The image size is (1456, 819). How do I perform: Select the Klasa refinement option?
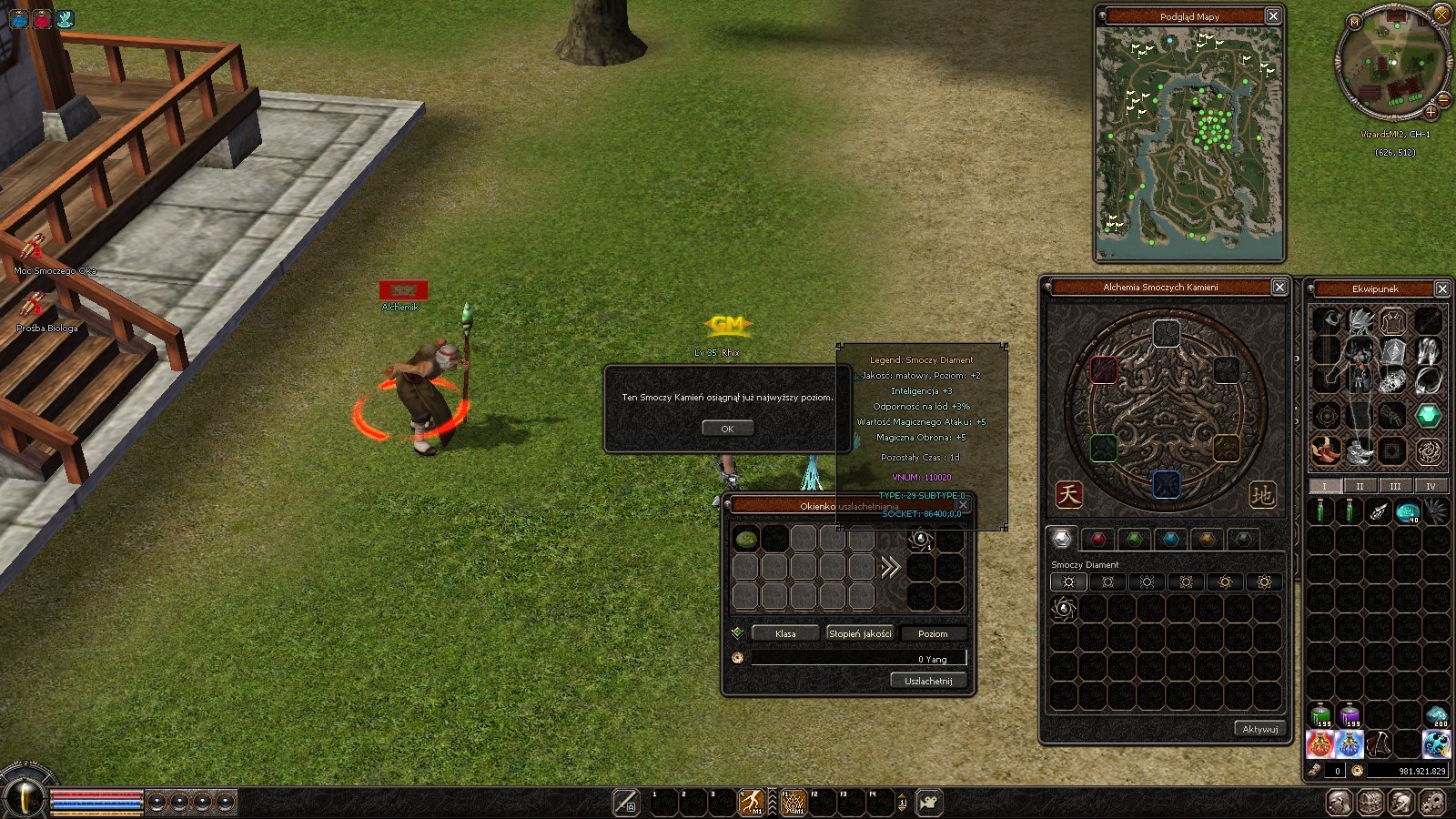[x=785, y=633]
